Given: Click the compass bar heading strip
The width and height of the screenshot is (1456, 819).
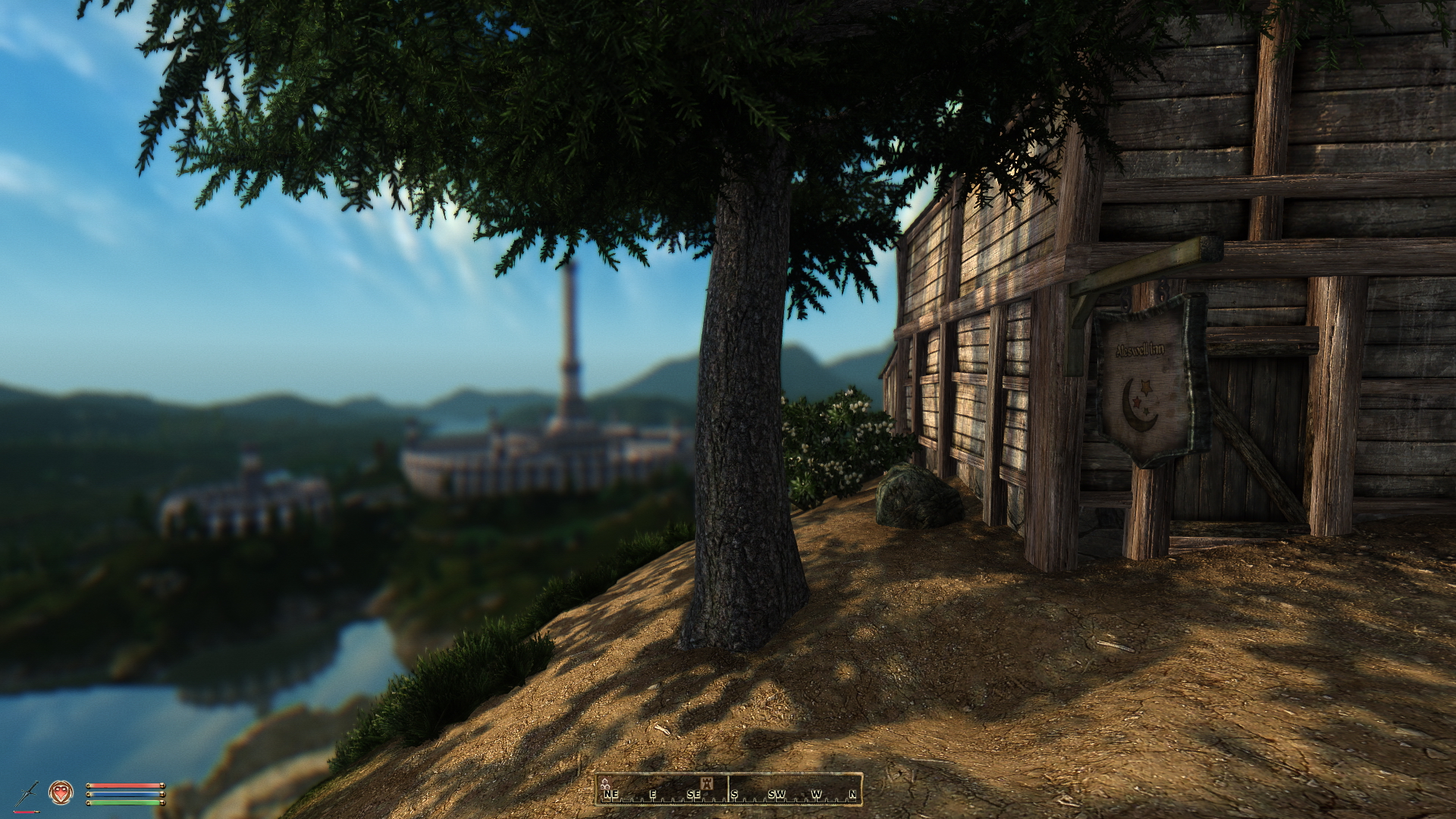Looking at the screenshot, I should [x=729, y=789].
